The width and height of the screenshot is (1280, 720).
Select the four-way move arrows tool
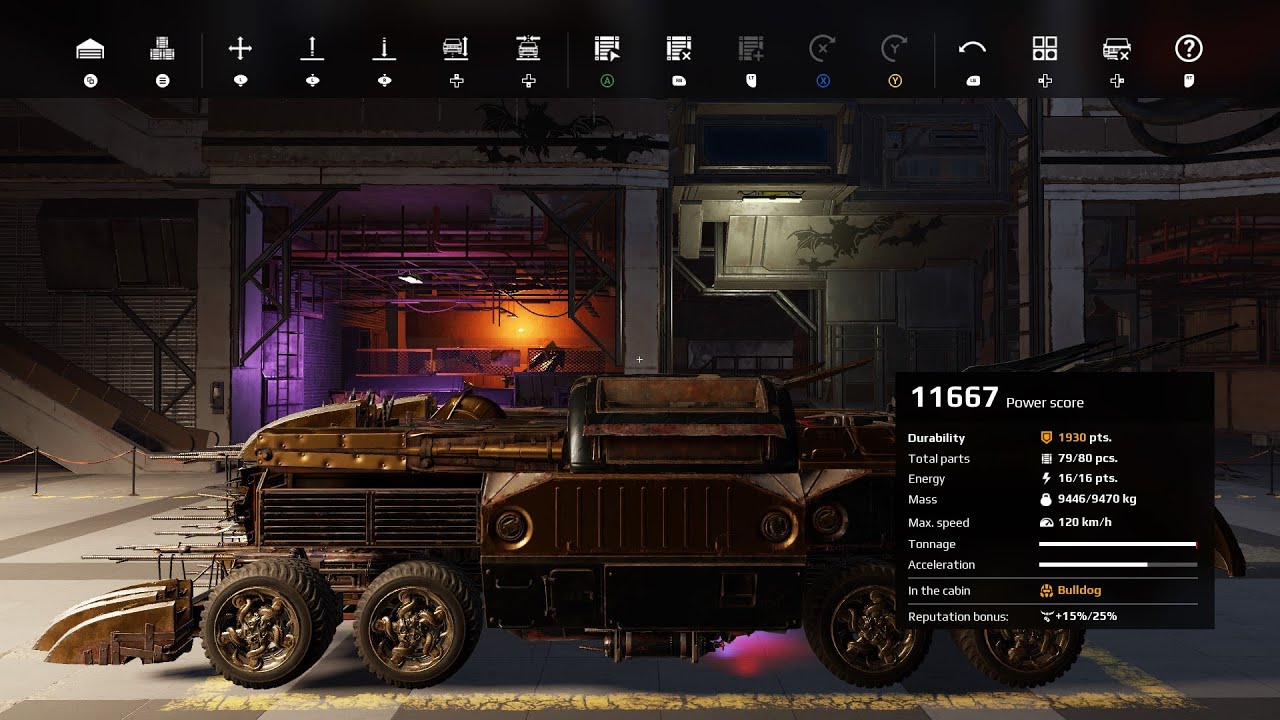coord(240,48)
